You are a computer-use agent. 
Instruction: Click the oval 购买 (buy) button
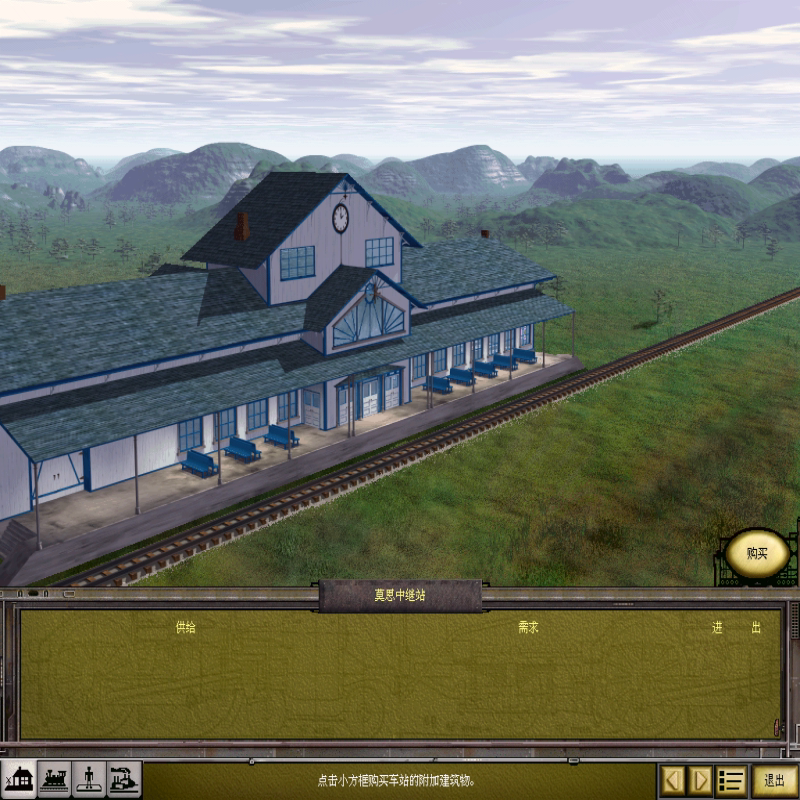(757, 553)
